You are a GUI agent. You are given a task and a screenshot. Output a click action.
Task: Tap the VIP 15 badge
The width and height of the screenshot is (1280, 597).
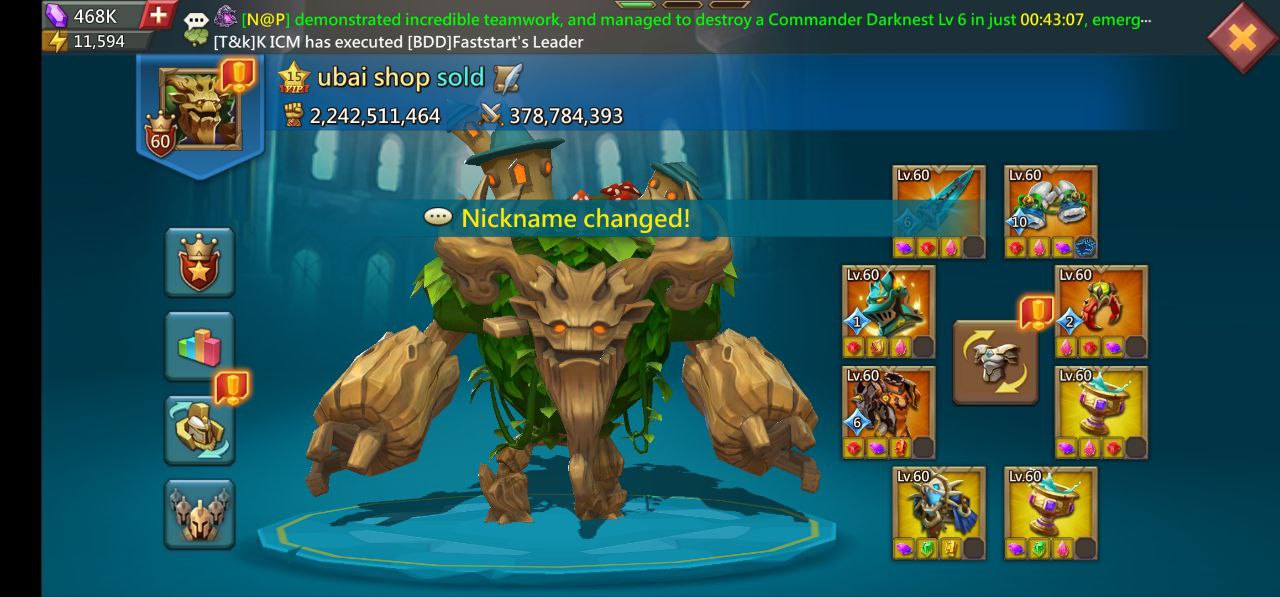tap(295, 78)
